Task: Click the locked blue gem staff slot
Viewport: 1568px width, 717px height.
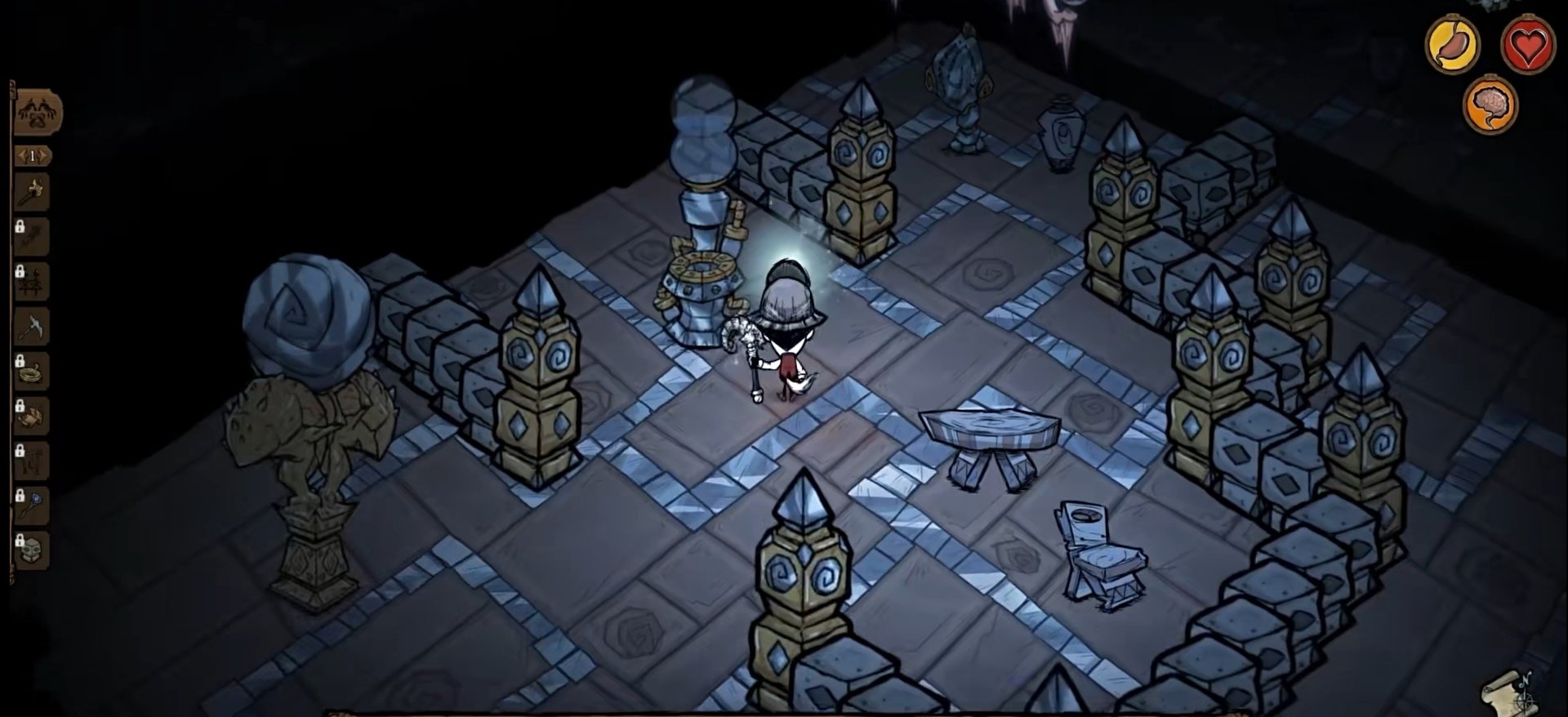Action: pyautogui.click(x=33, y=506)
